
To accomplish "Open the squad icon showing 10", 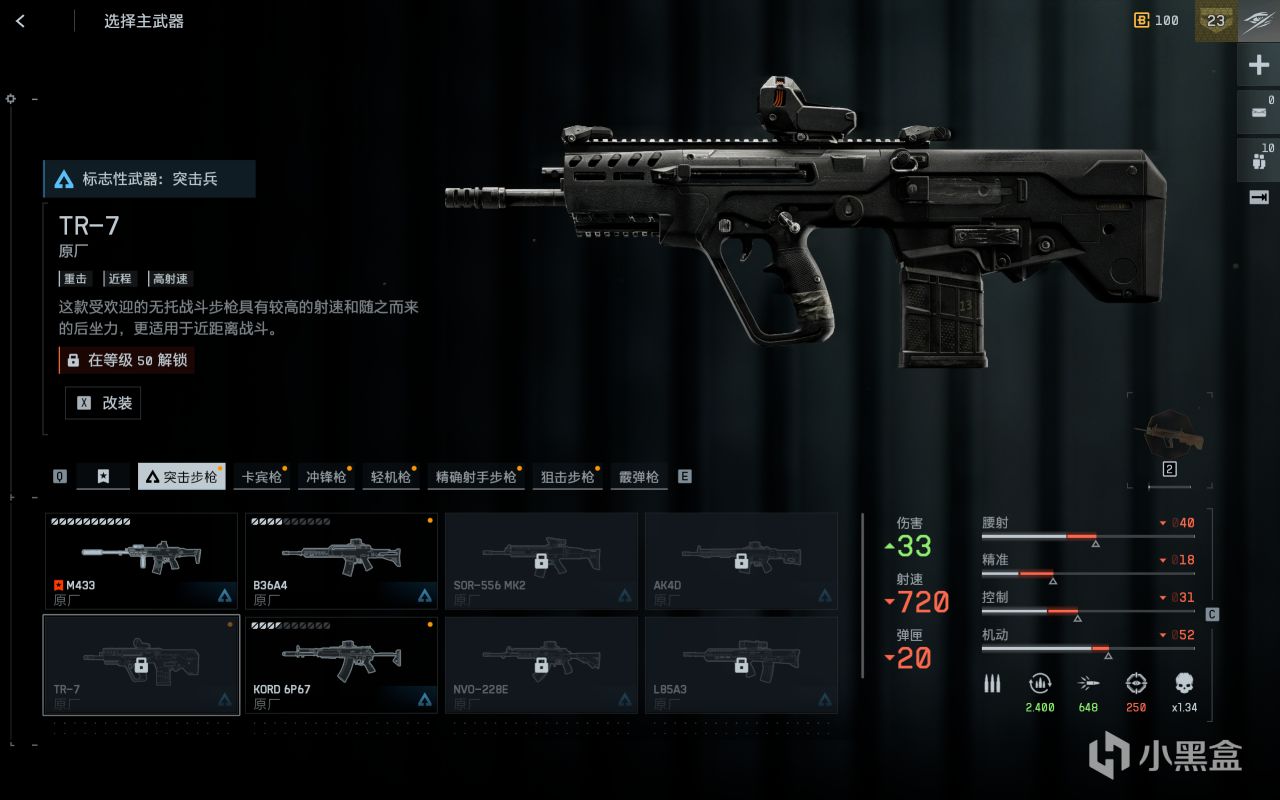I will (1258, 158).
